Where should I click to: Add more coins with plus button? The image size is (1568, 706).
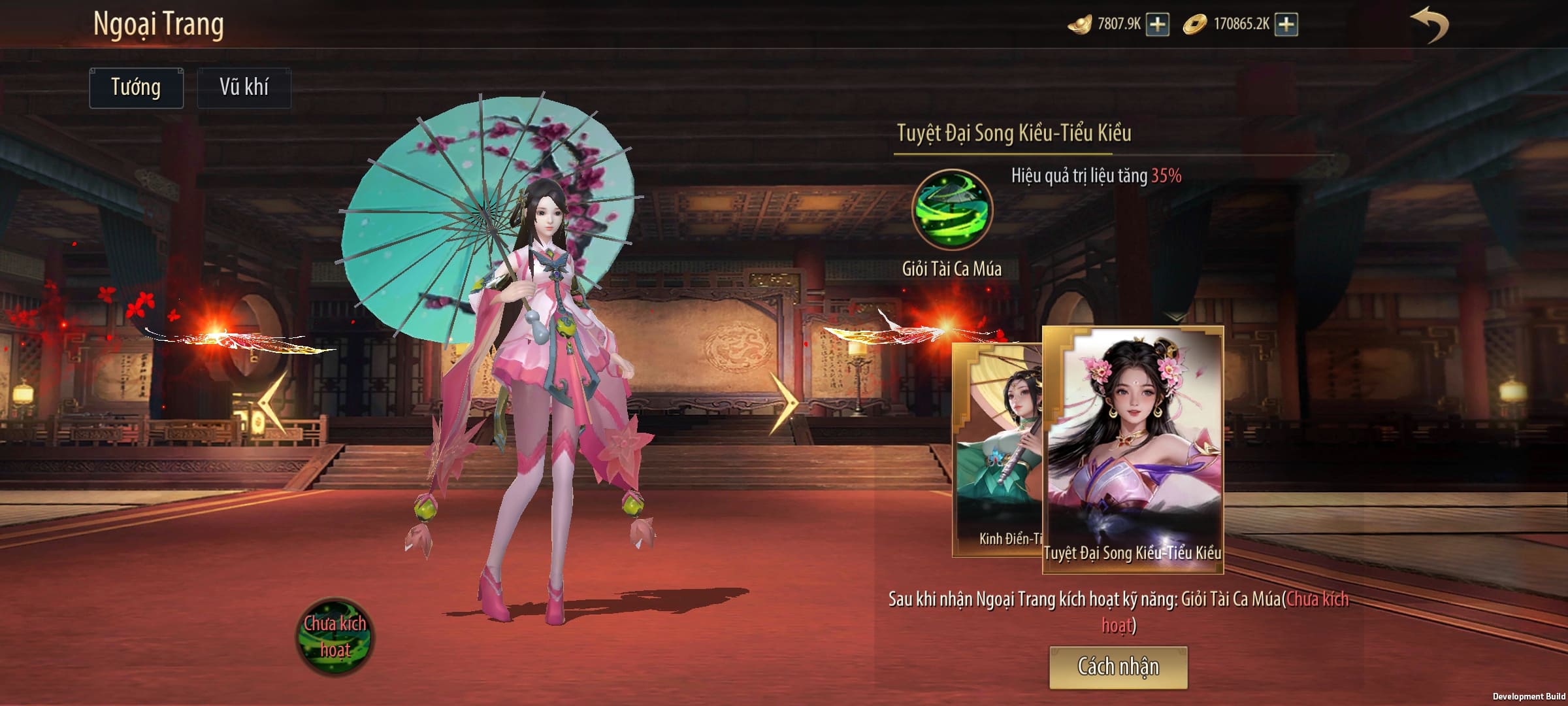[1286, 25]
